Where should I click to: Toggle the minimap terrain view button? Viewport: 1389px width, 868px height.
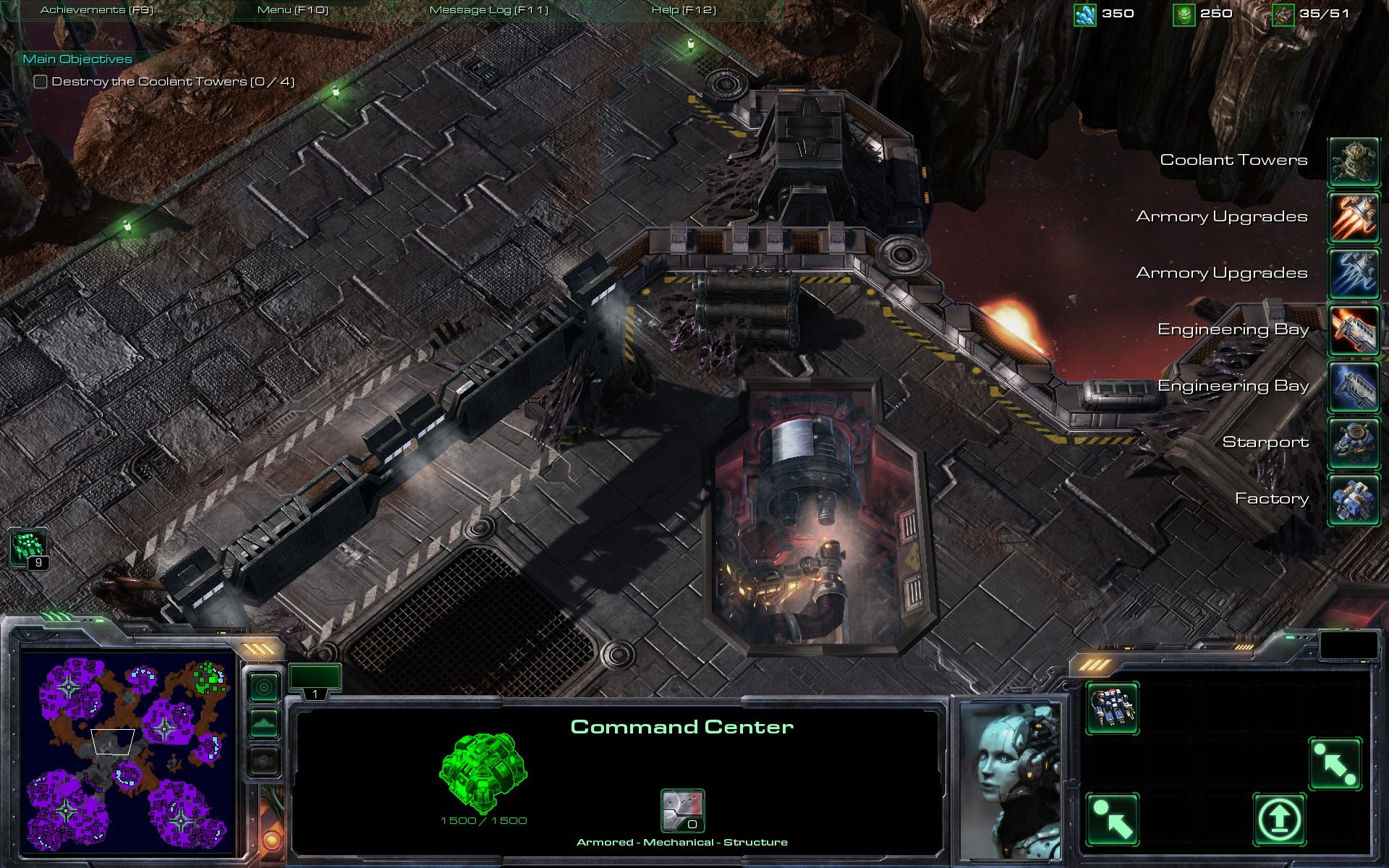[x=264, y=723]
